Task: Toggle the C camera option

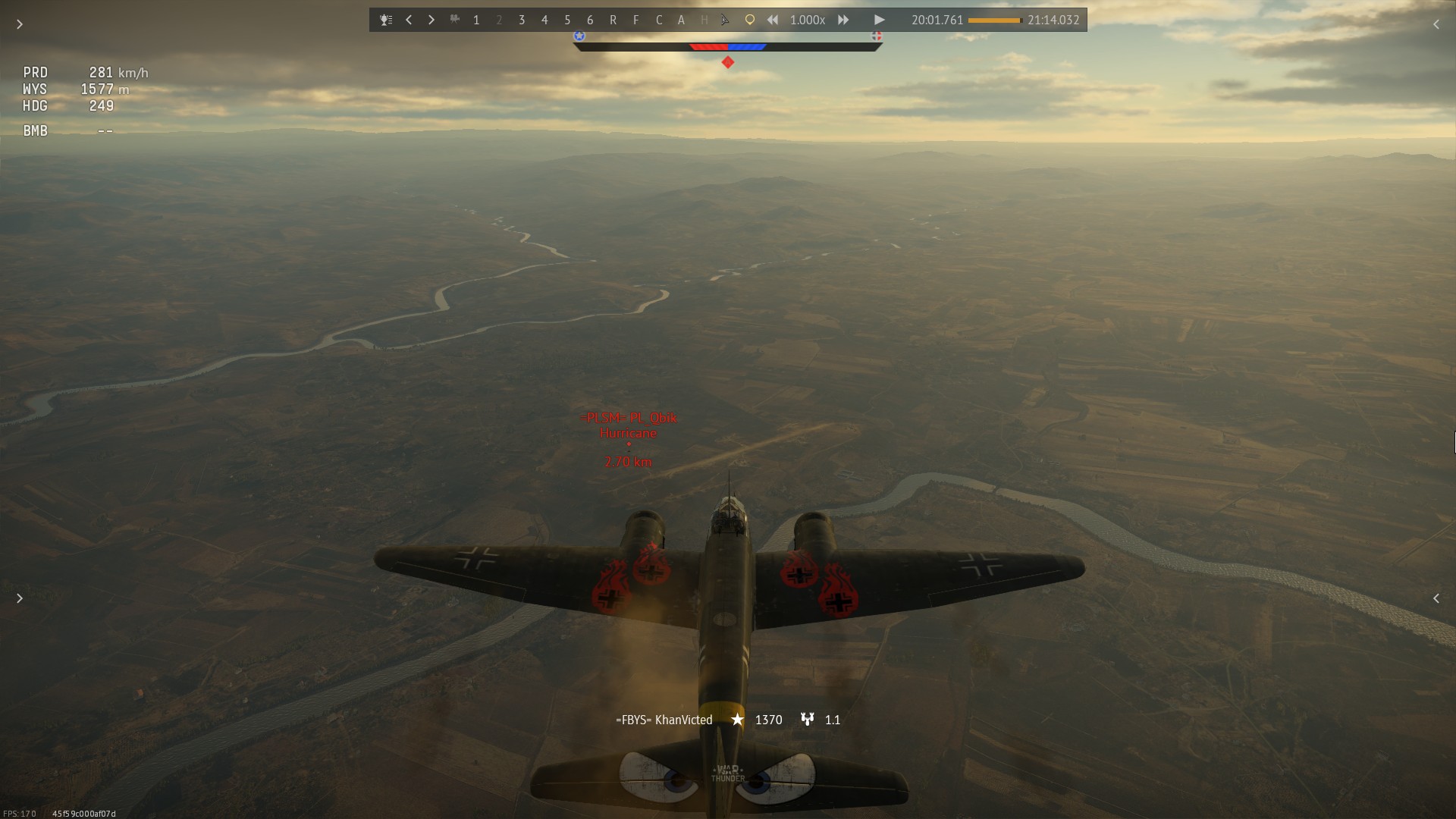Action: [x=658, y=20]
